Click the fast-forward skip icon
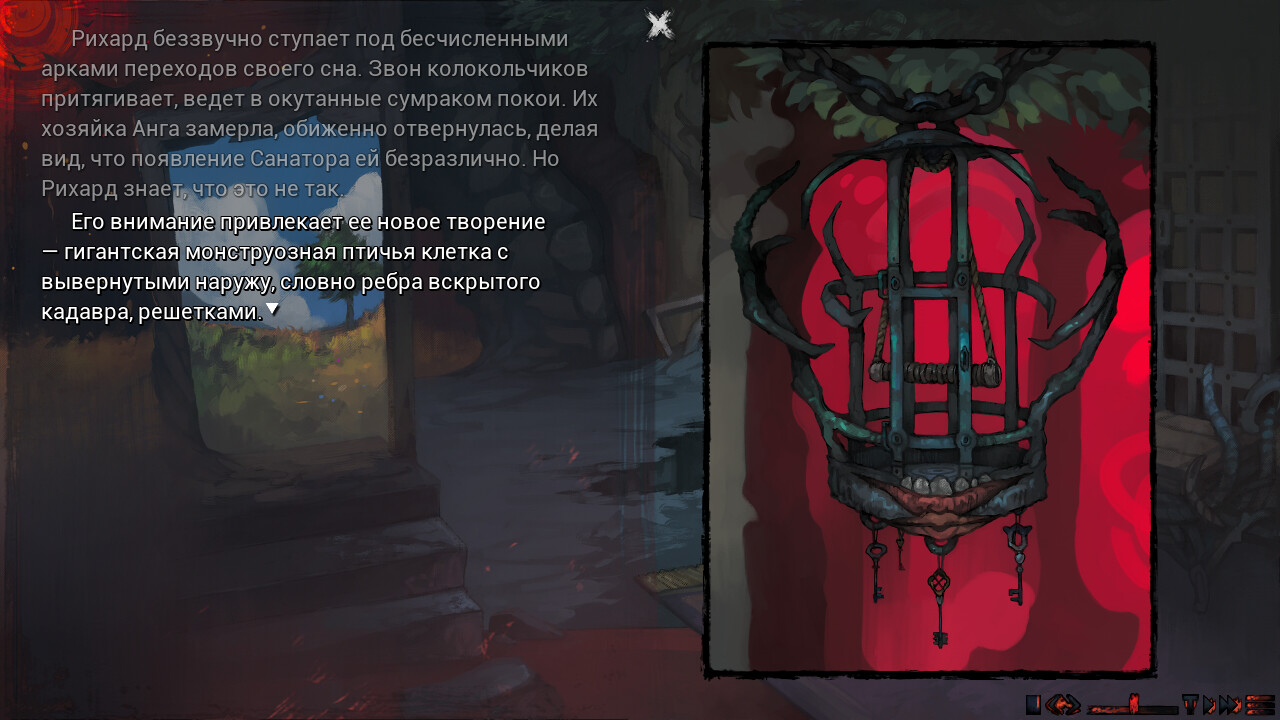The image size is (1280, 720). [1230, 707]
